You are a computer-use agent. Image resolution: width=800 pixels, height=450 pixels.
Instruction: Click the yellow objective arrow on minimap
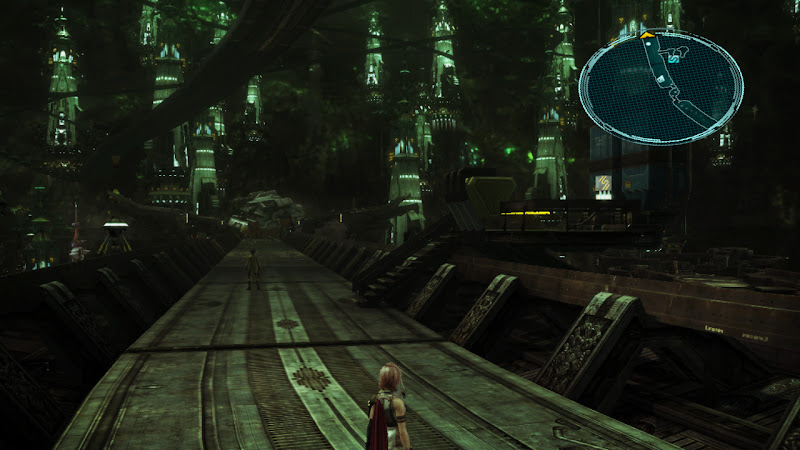(x=647, y=35)
